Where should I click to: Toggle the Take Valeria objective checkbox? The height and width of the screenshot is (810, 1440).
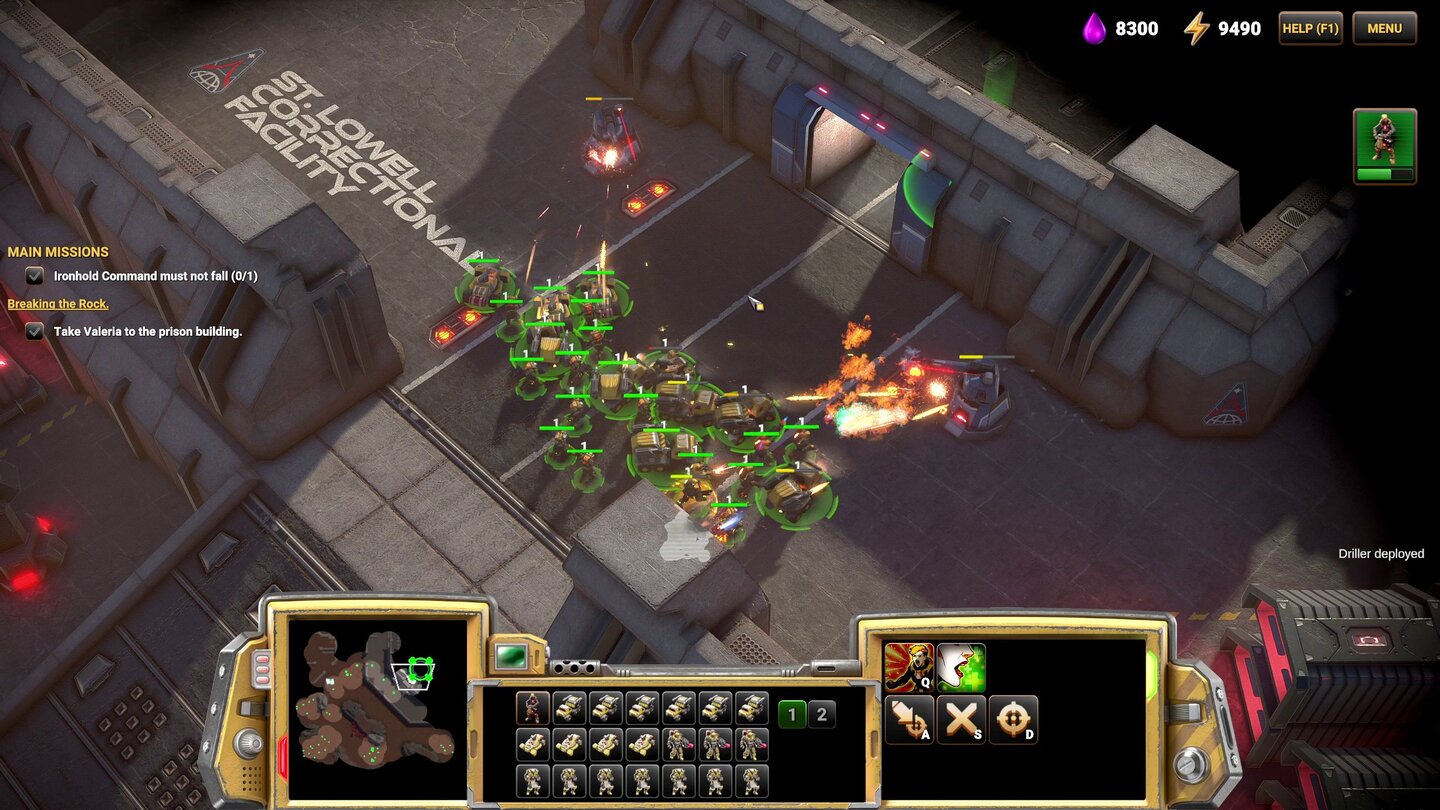pyautogui.click(x=33, y=331)
